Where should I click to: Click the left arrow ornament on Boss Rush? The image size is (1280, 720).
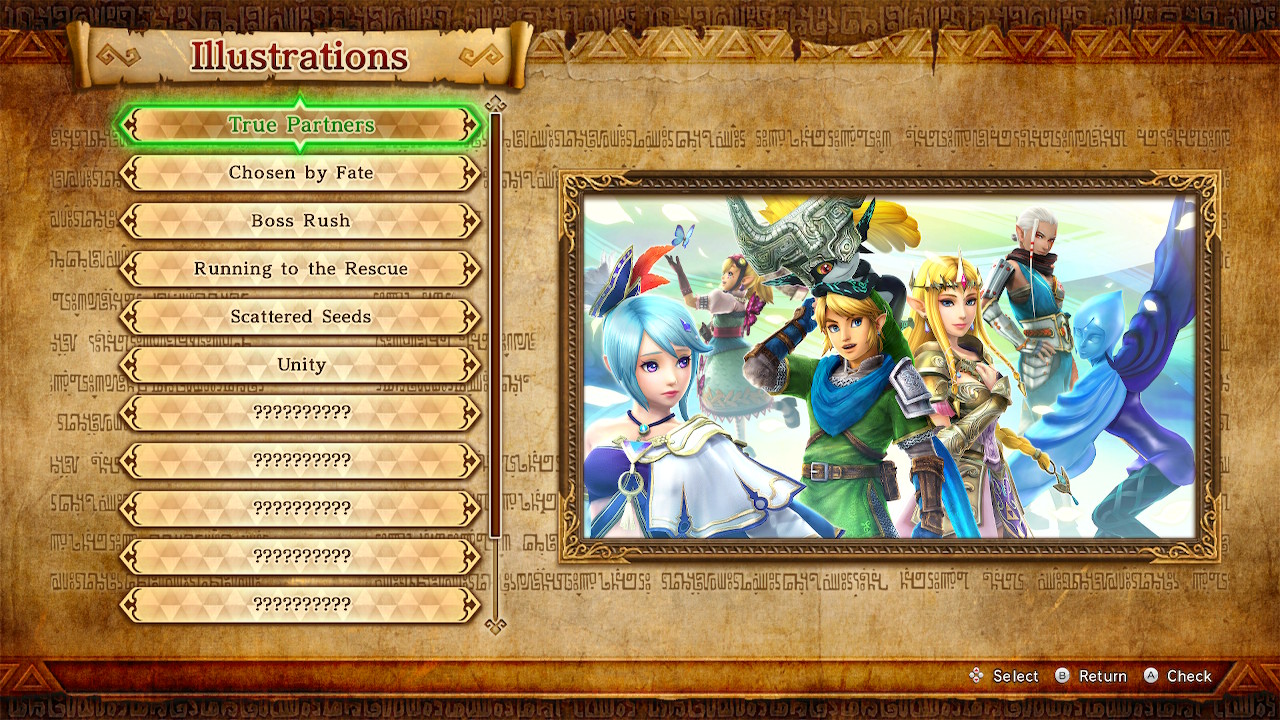point(131,221)
